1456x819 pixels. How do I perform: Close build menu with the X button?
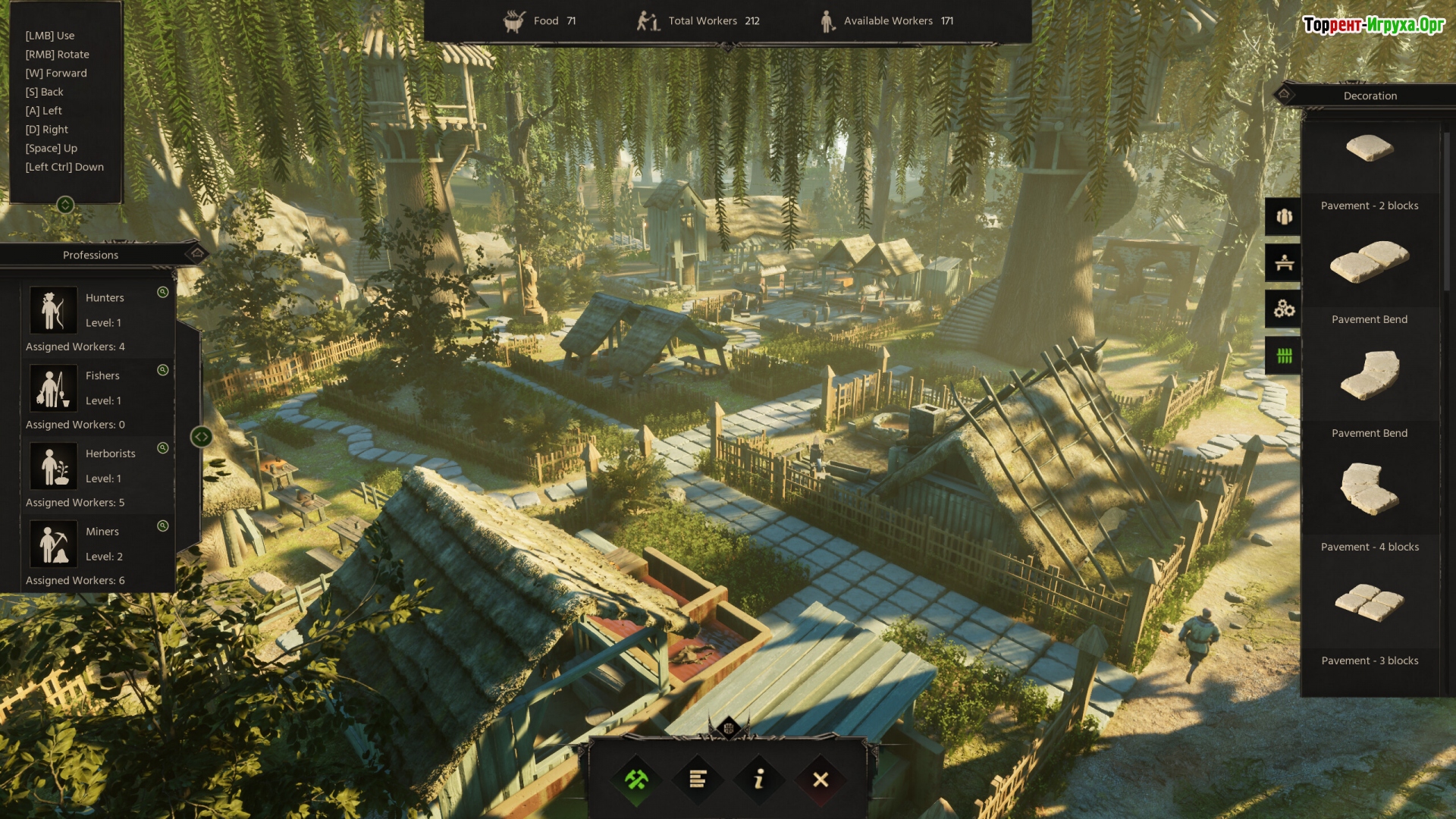pos(821,780)
